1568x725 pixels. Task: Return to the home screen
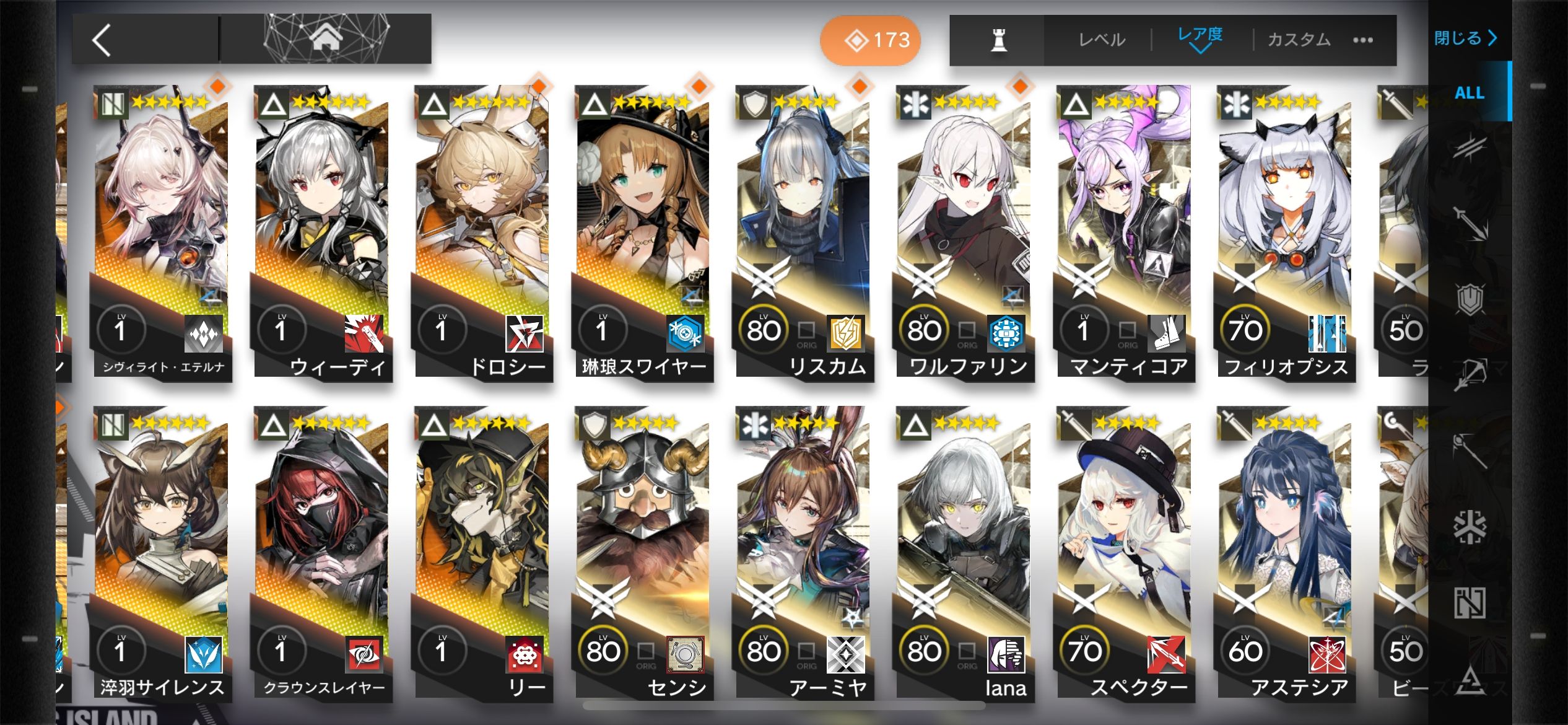[326, 38]
